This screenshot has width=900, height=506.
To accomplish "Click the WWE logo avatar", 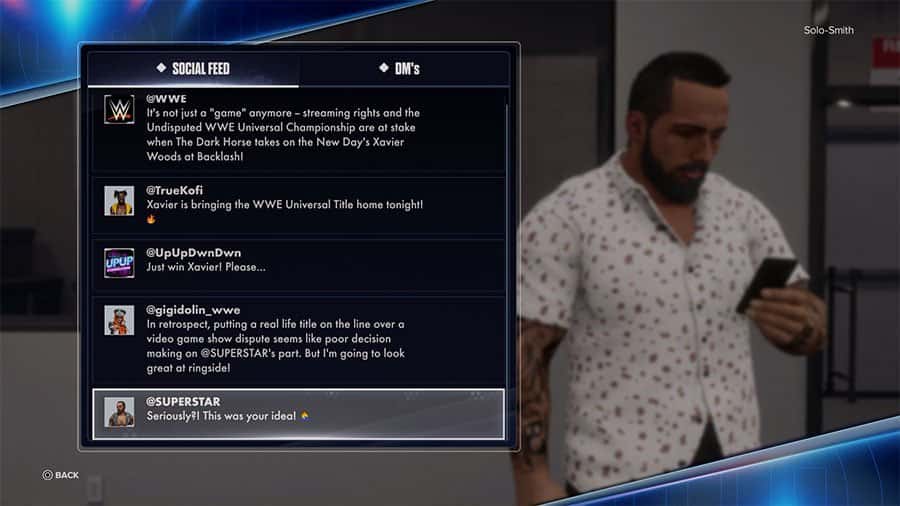I will (119, 110).
